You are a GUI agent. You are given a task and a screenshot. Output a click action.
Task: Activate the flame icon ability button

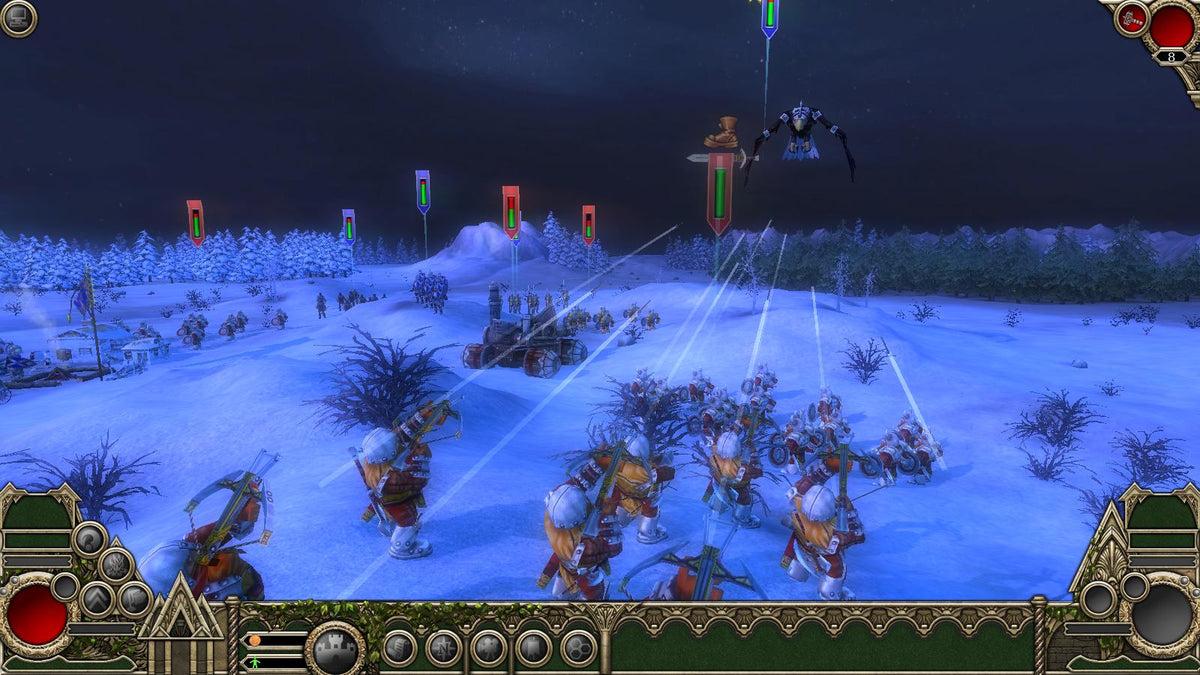point(115,565)
